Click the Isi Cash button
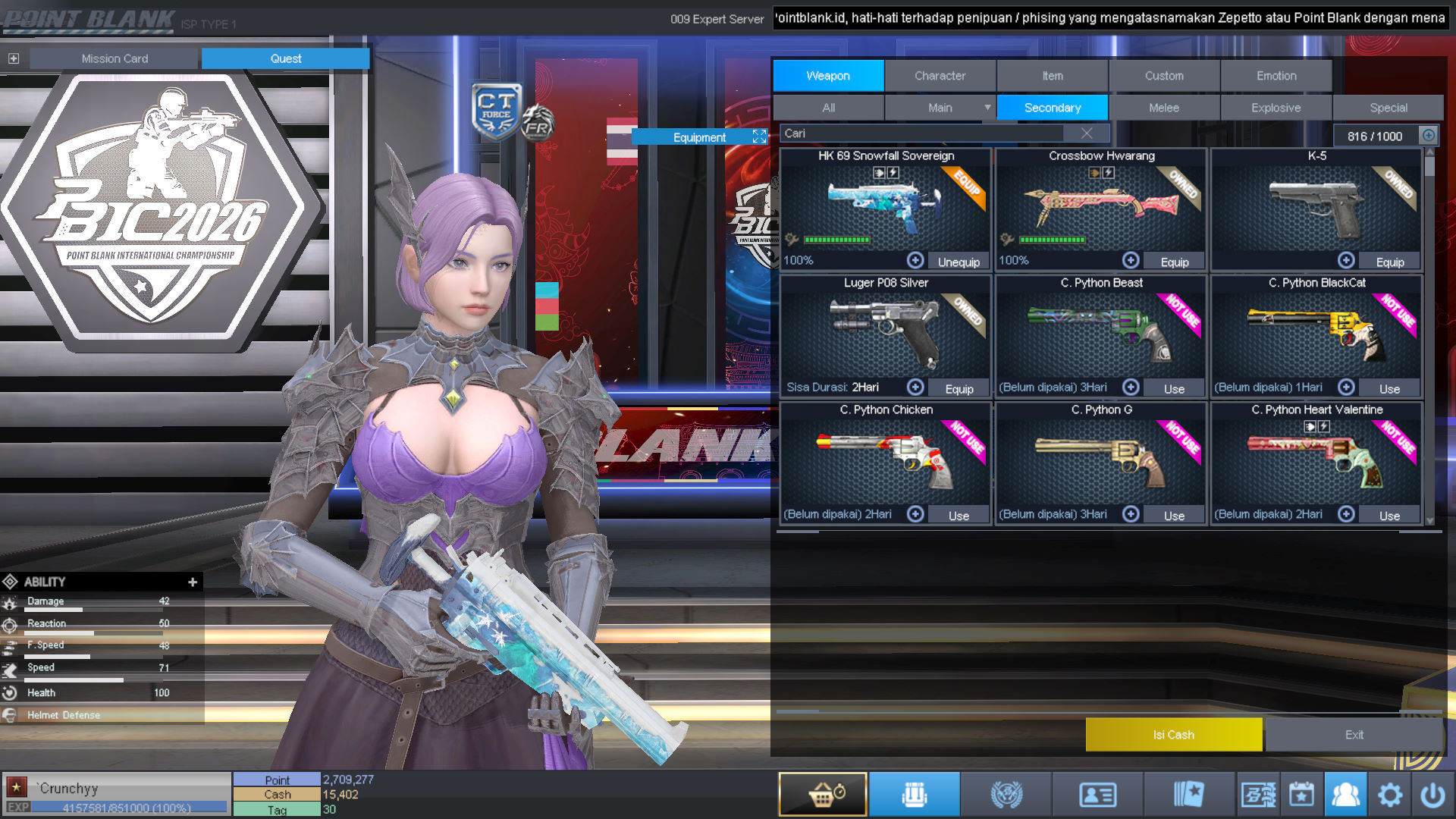This screenshot has width=1456, height=819. click(1173, 734)
